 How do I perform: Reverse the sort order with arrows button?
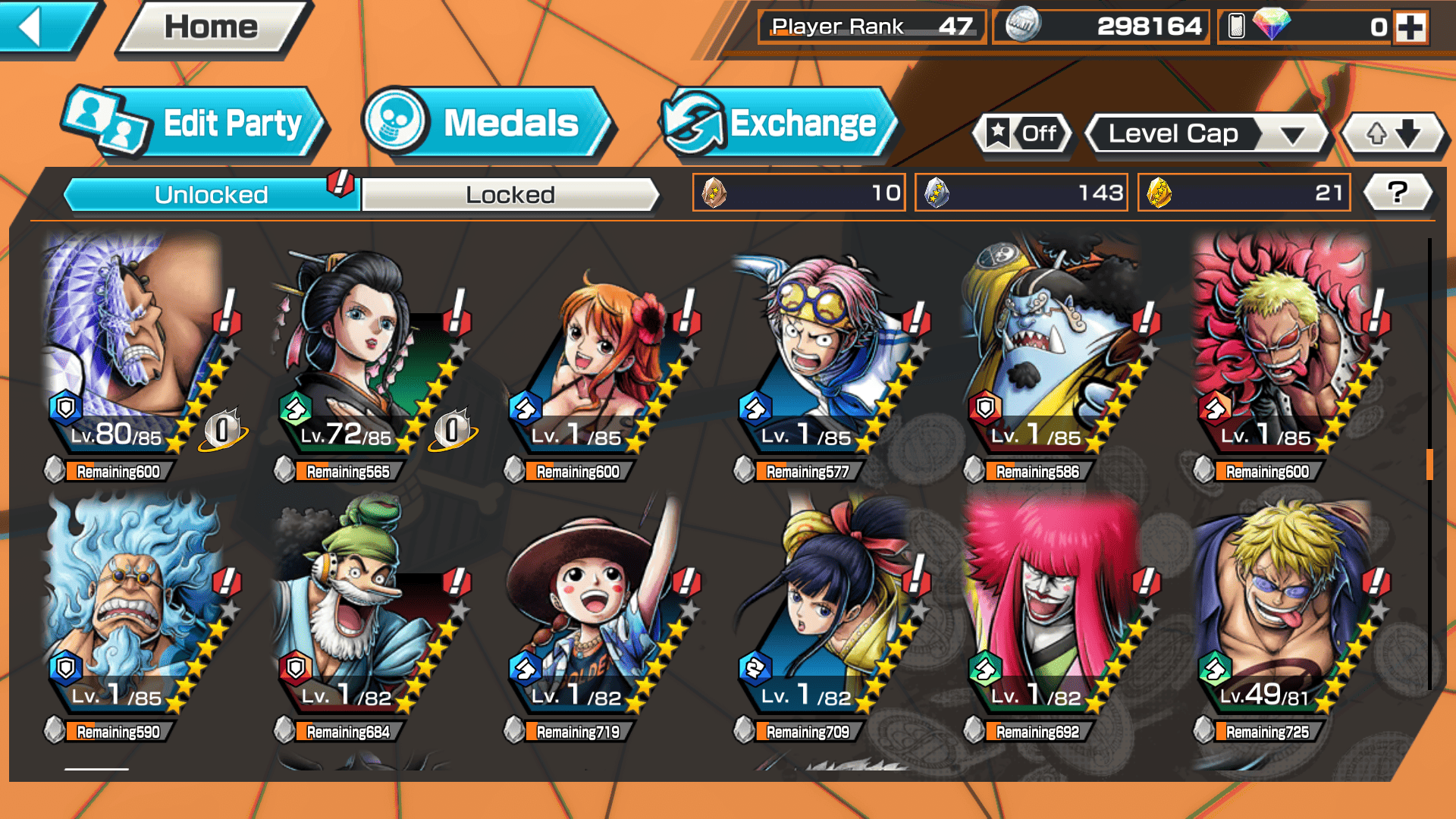[1393, 134]
